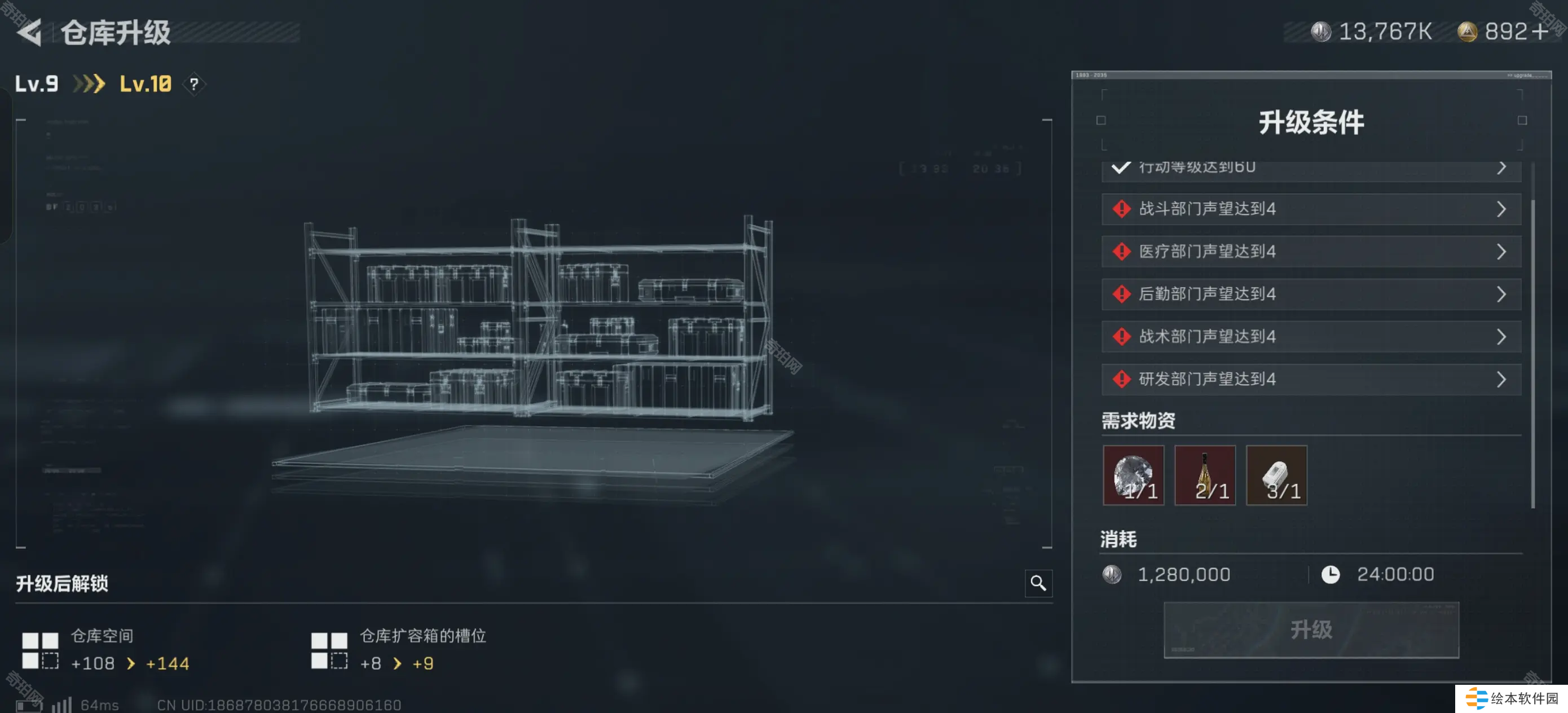Open 战斗部门声望达到4 requirement
This screenshot has width=1568, height=713.
[1311, 209]
